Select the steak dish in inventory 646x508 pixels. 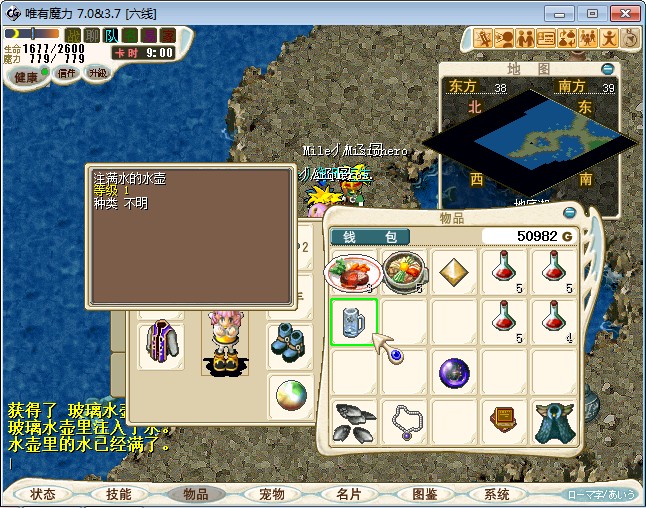pyautogui.click(x=352, y=271)
